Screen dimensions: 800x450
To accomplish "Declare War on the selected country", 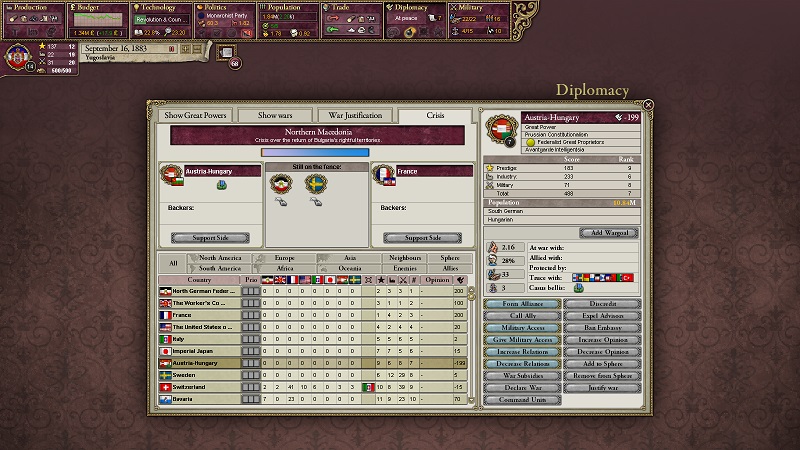I will tap(522, 387).
